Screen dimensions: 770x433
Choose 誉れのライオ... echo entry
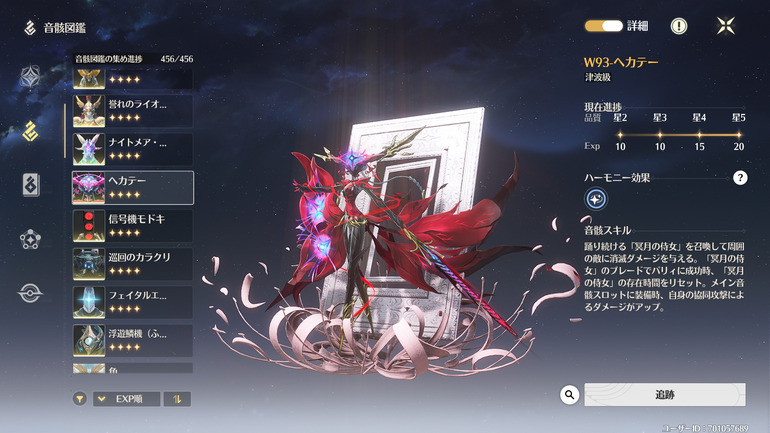click(x=133, y=109)
